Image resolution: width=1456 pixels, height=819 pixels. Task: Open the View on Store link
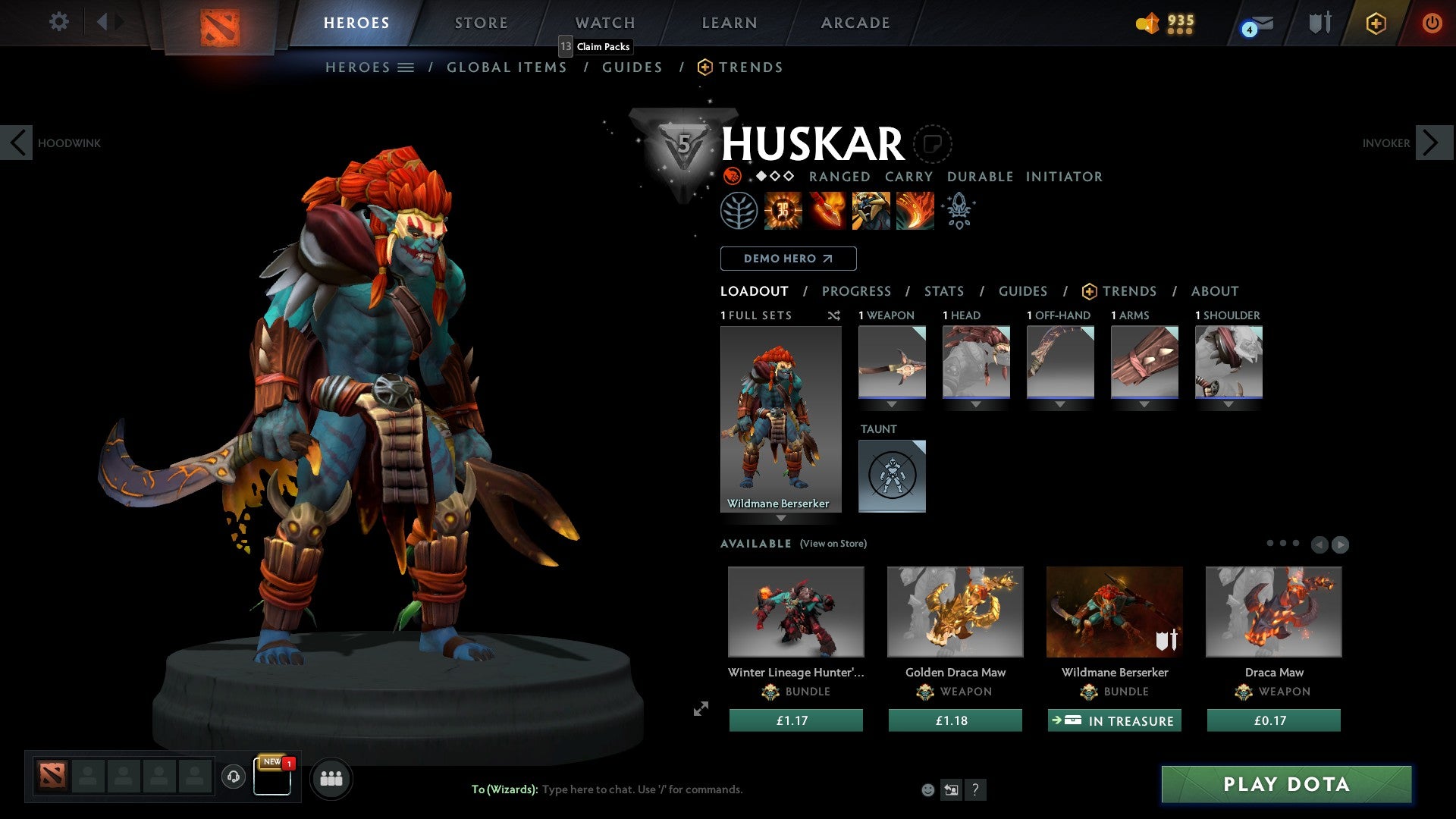tap(833, 544)
